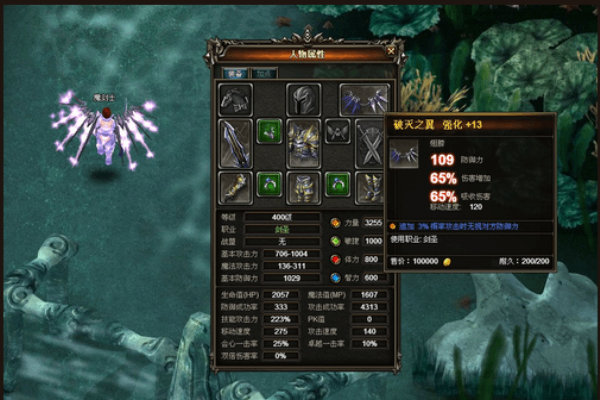This screenshot has width=600, height=400.
Task: Click the blue 智力 intelligence gem
Action: (x=335, y=277)
